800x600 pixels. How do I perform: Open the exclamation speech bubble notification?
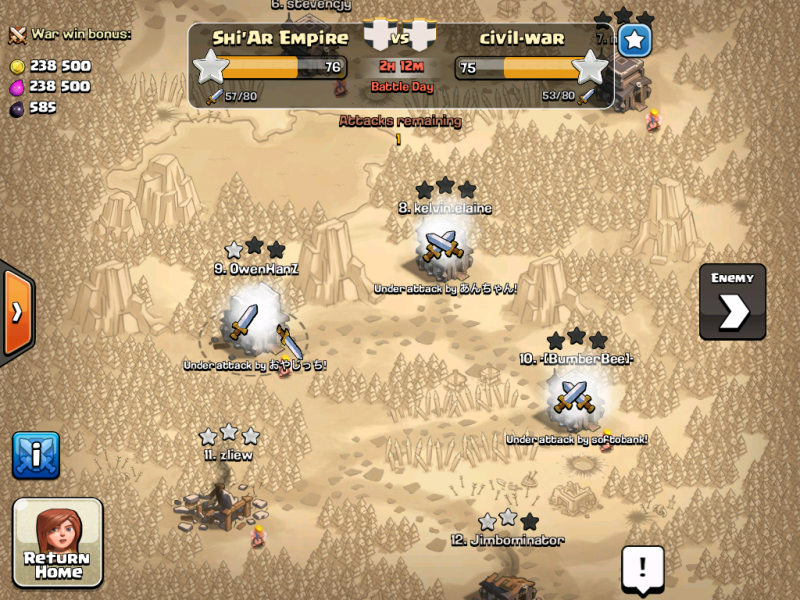(642, 568)
